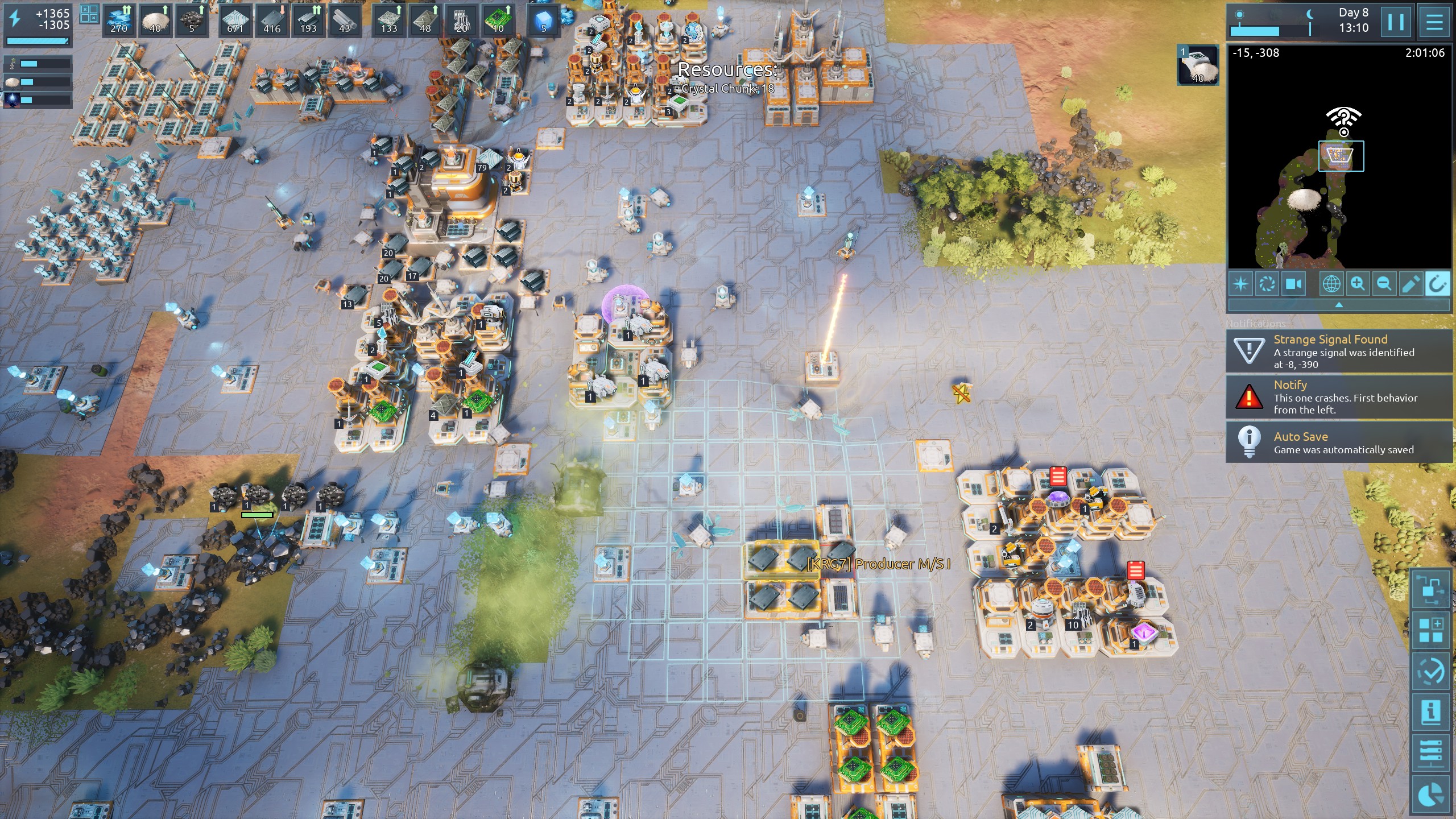Open the pie chart statistics button
The height and width of the screenshot is (819, 1456).
tap(1430, 795)
